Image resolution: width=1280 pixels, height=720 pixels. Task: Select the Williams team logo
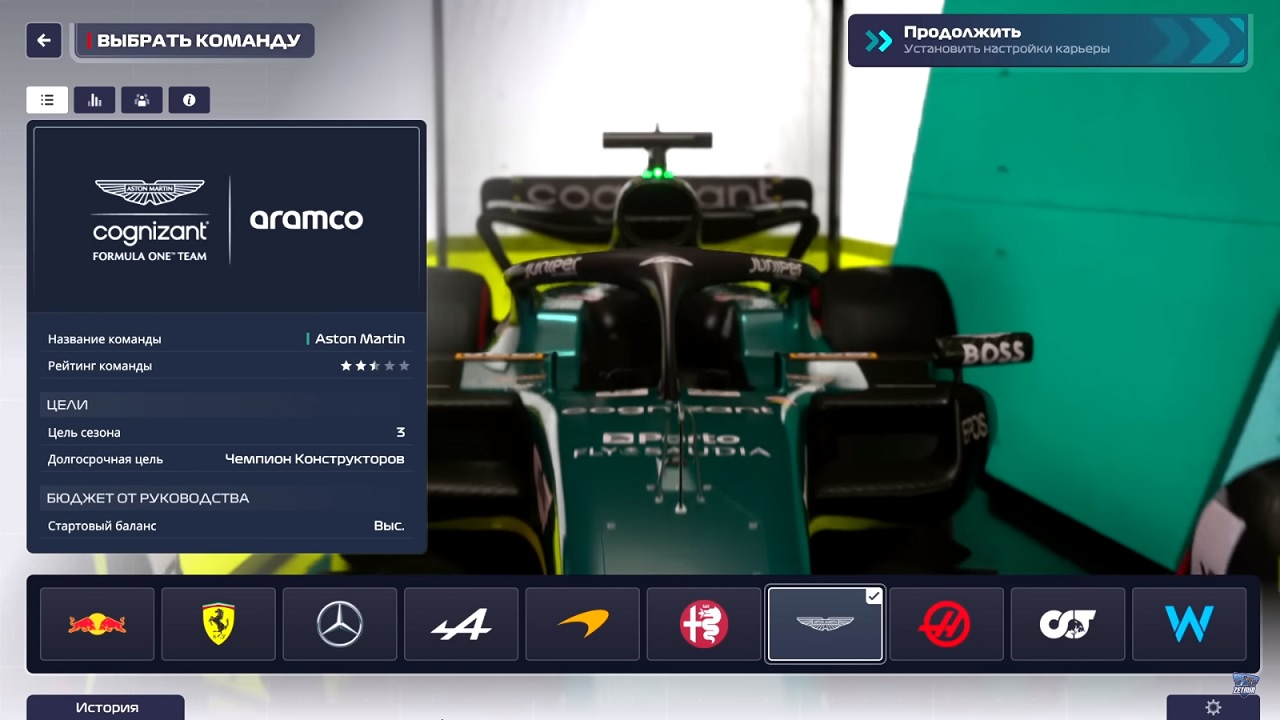pos(1189,623)
